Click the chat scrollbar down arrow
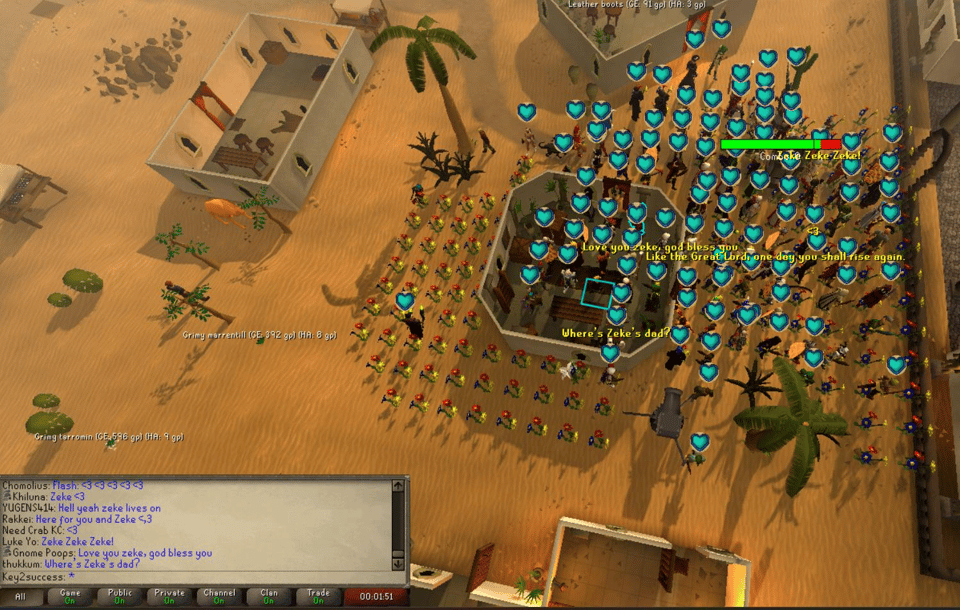960x610 pixels. coord(398,564)
